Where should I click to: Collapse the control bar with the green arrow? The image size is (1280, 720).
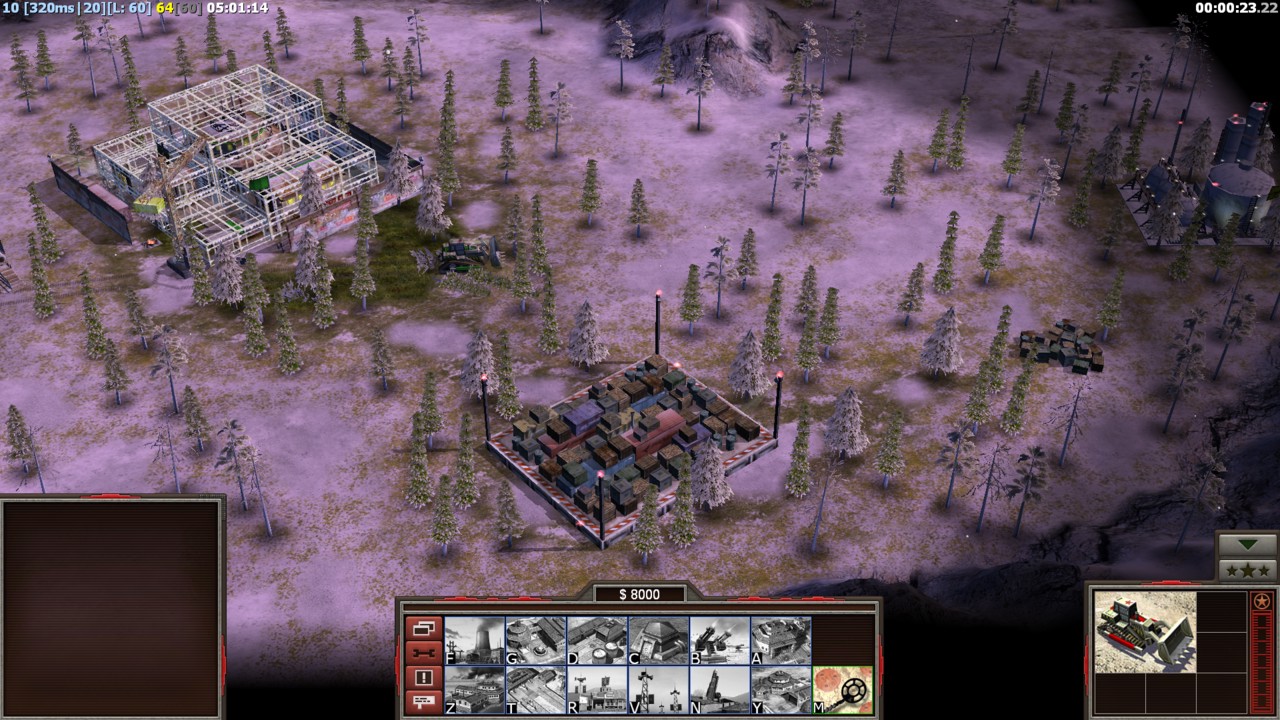coord(1247,545)
